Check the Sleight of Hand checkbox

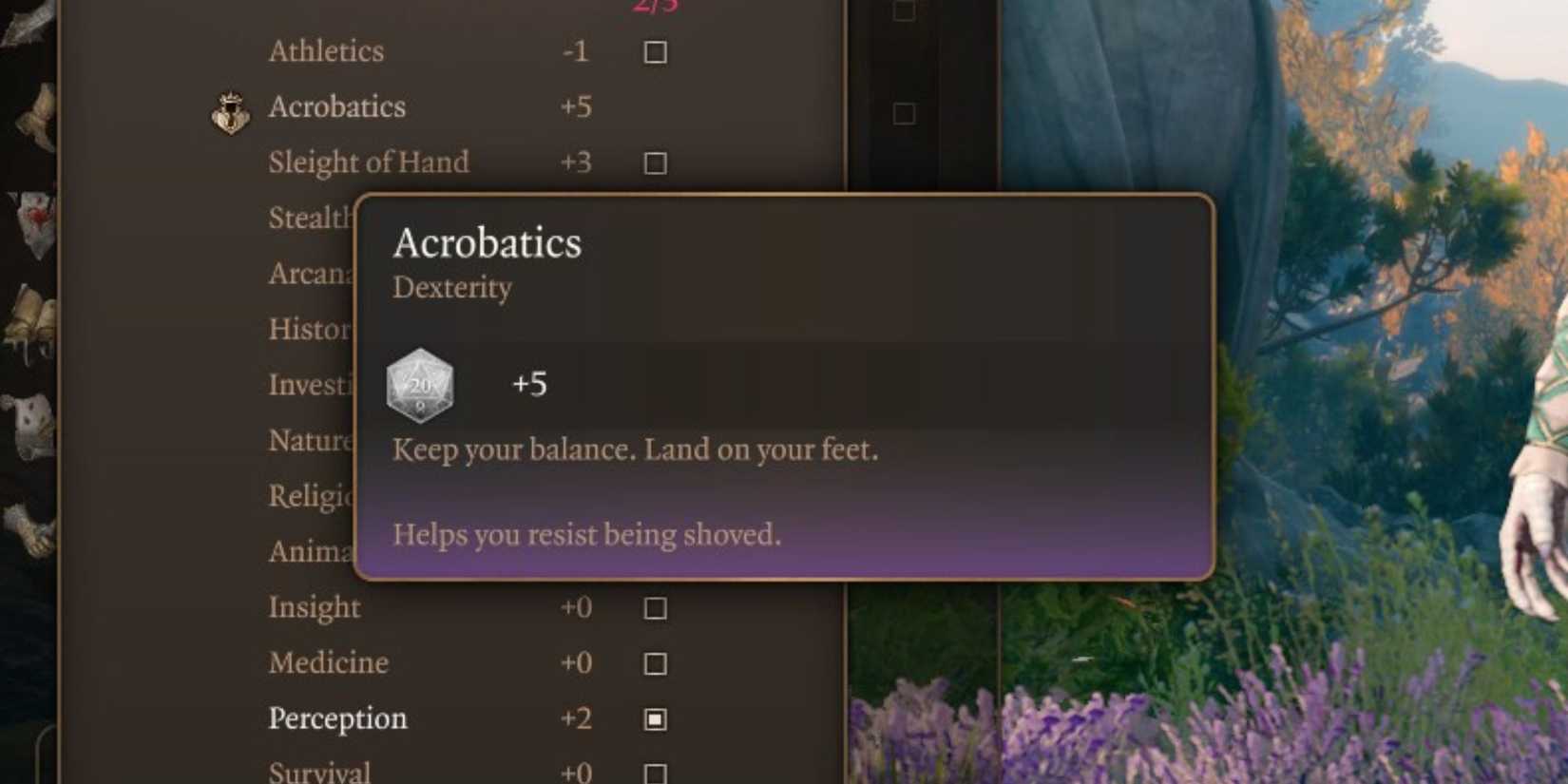click(x=654, y=163)
